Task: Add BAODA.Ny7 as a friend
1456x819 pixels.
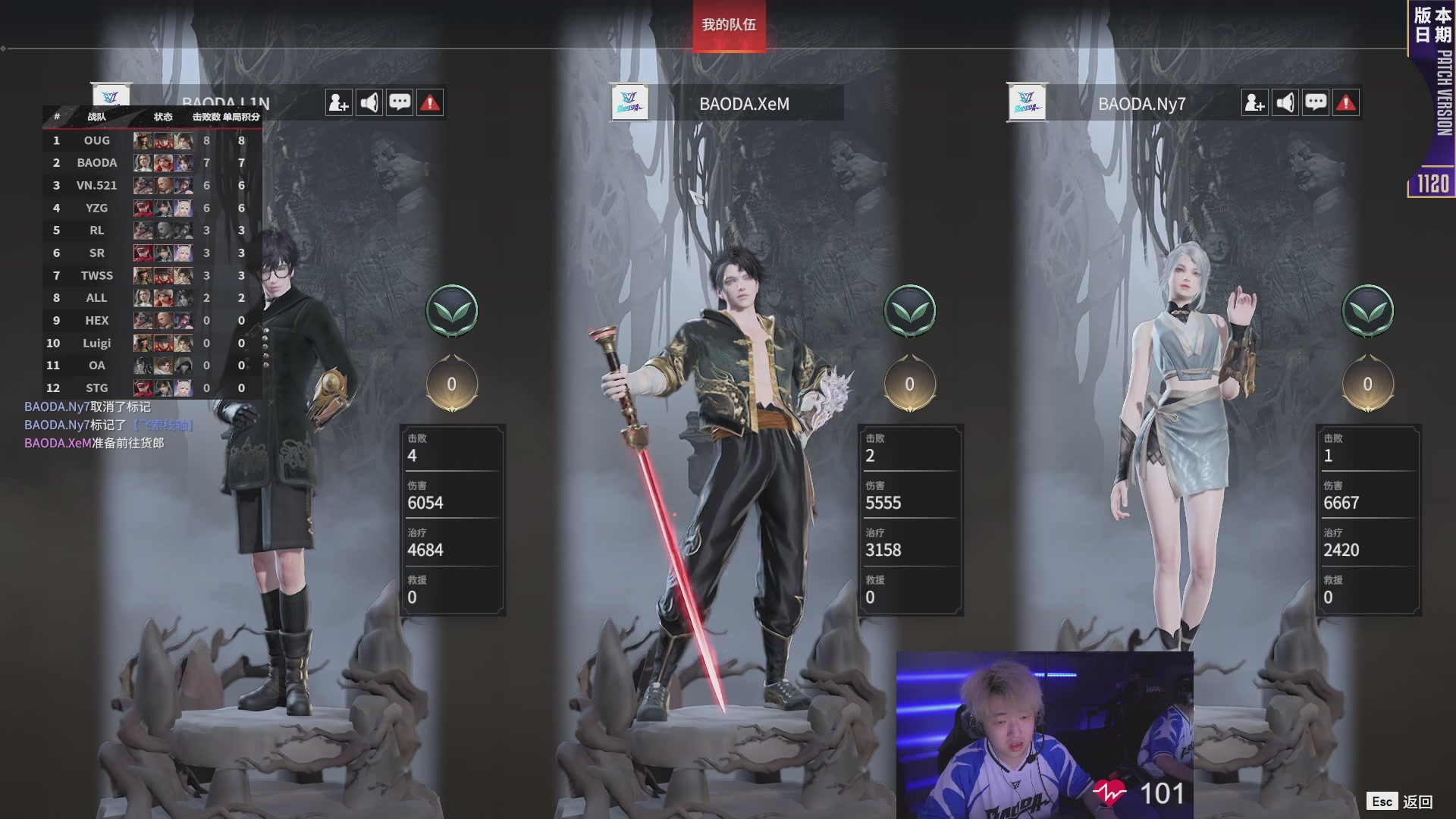Action: [1255, 102]
